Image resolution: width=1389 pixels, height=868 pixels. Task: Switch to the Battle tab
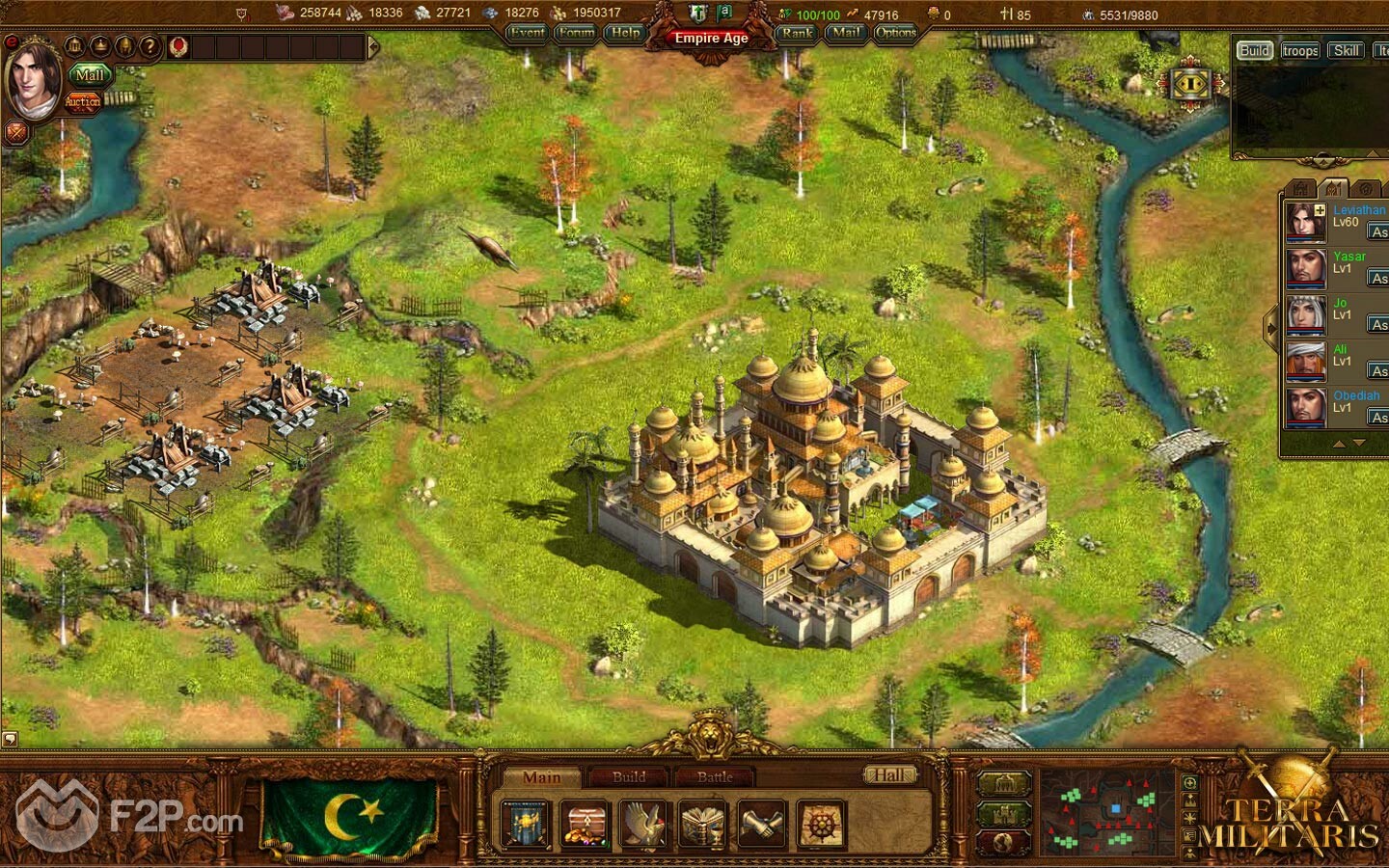coord(715,776)
